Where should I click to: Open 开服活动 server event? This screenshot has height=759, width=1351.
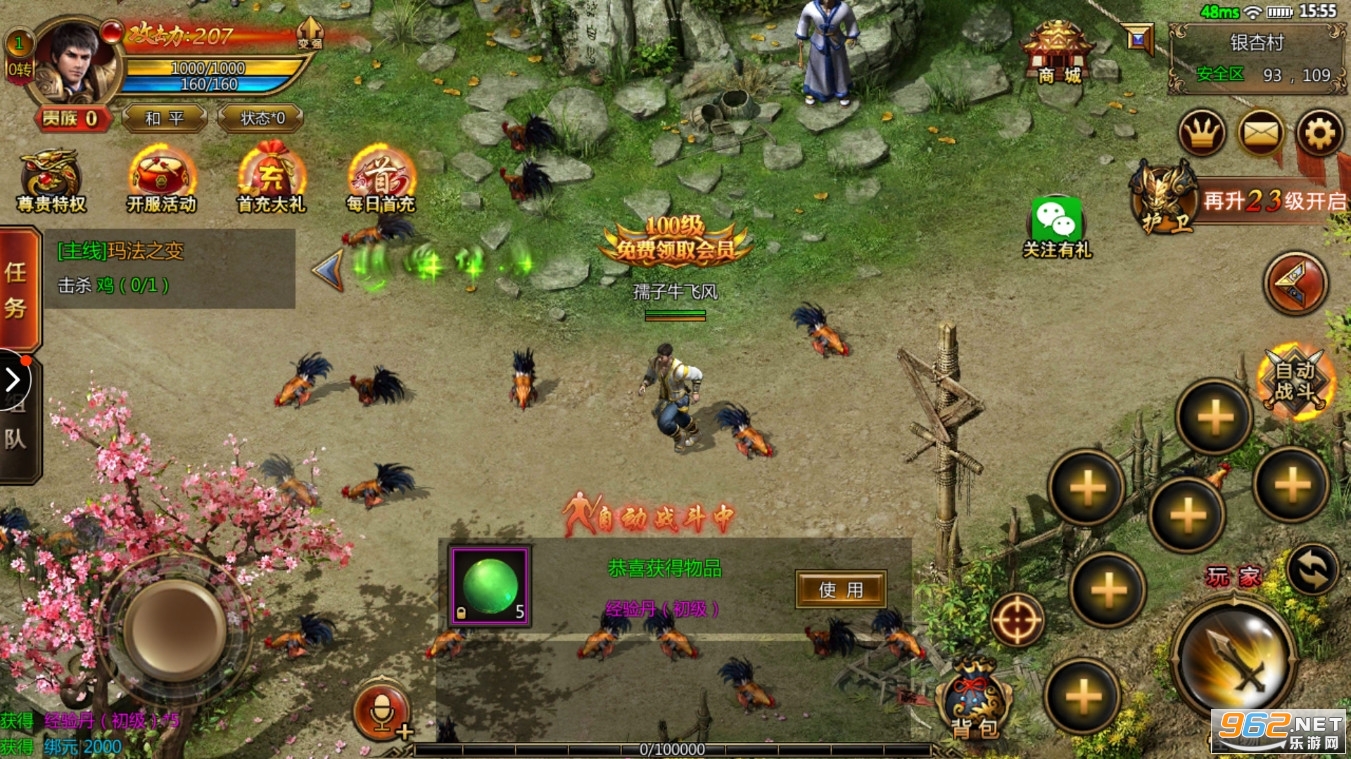[161, 181]
